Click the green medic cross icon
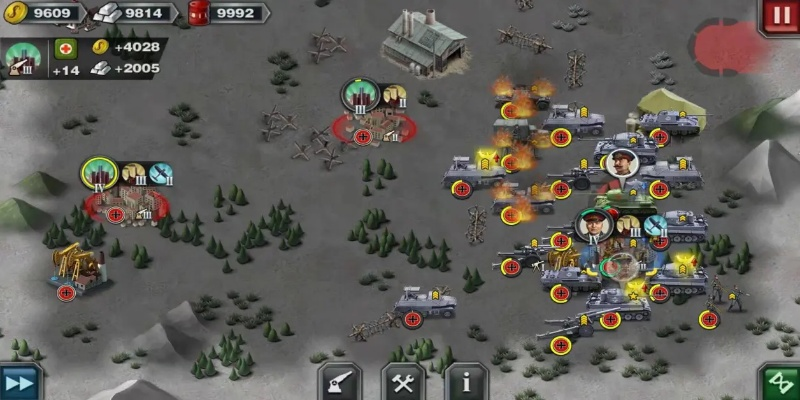800x400 pixels. point(66,48)
